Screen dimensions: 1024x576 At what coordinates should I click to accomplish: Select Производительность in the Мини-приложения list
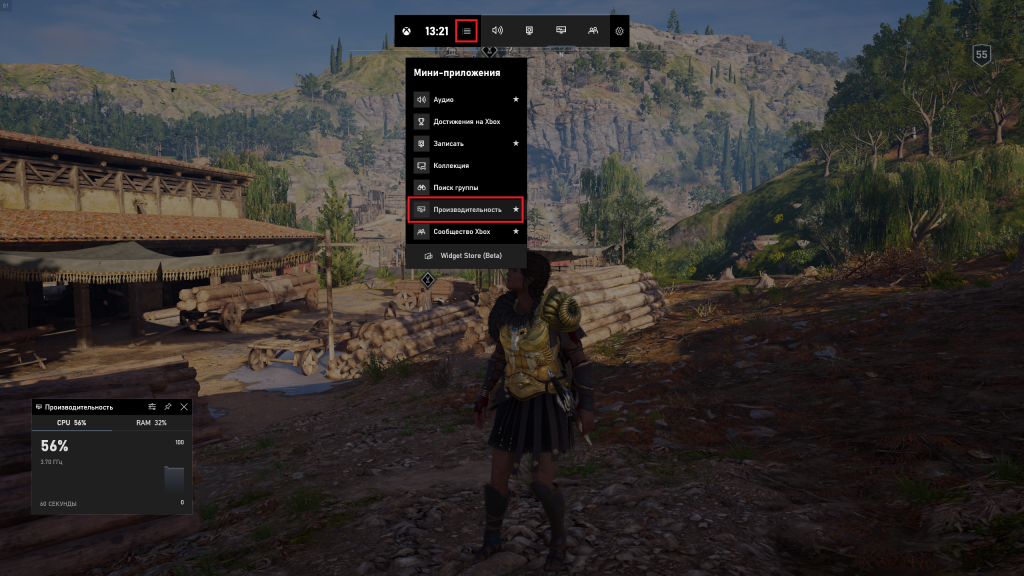[467, 210]
